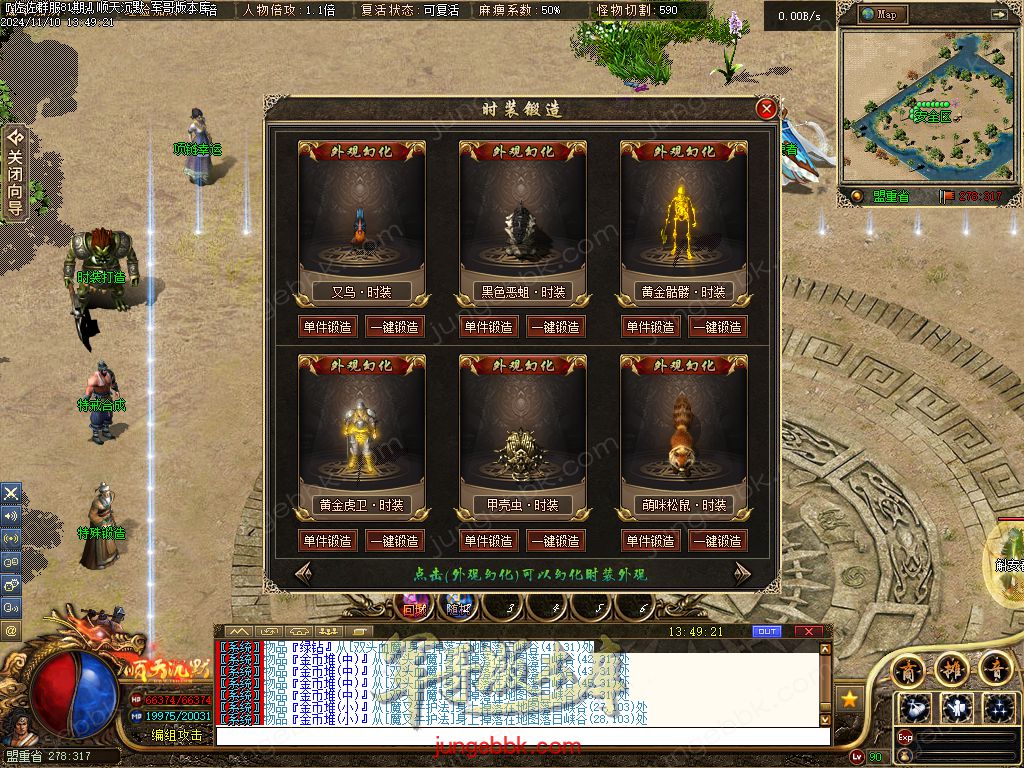Click the chat text input box
The width and height of the screenshot is (1024, 768).
tap(522, 736)
